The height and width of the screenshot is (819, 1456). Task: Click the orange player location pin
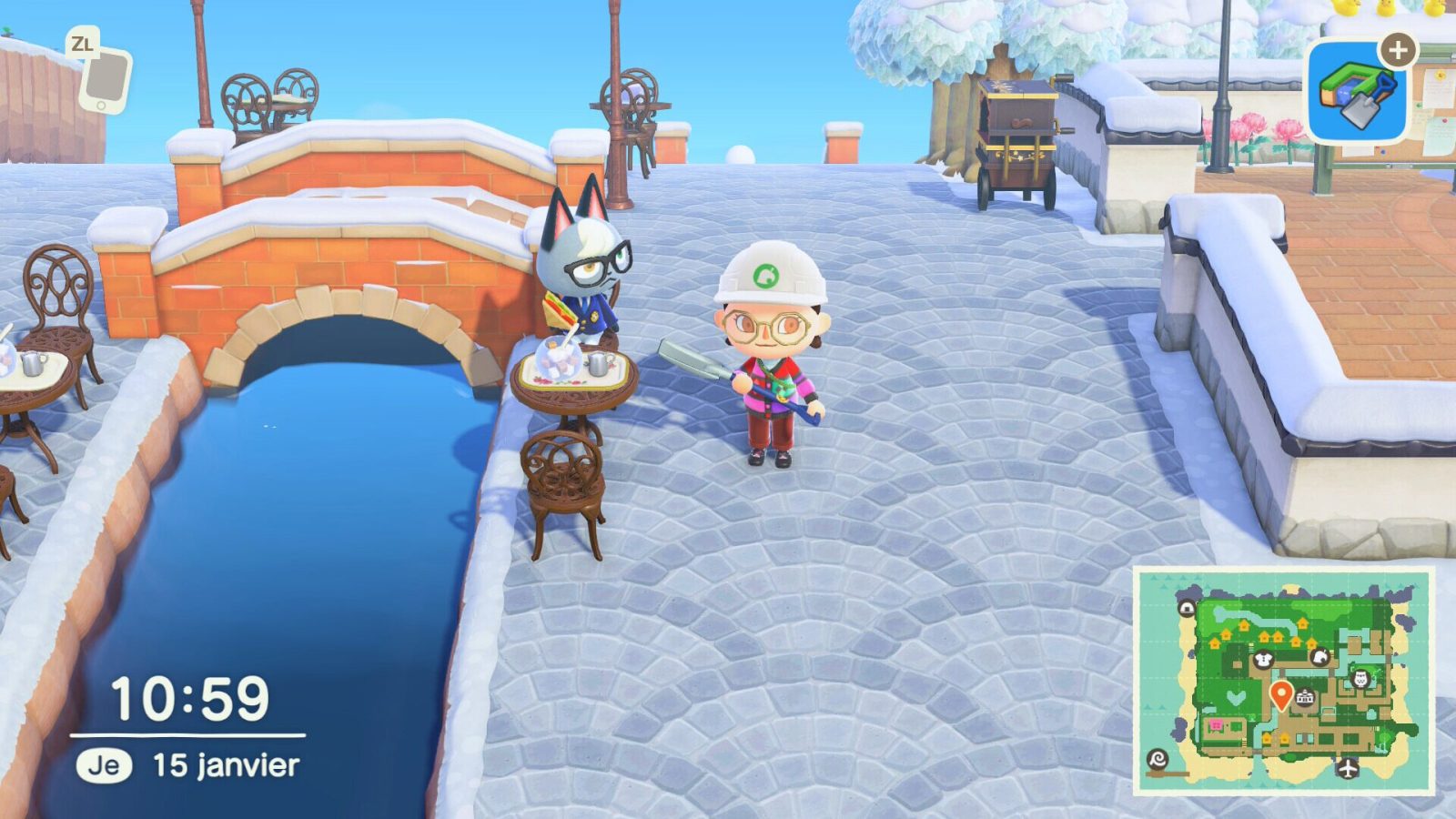click(x=1280, y=692)
